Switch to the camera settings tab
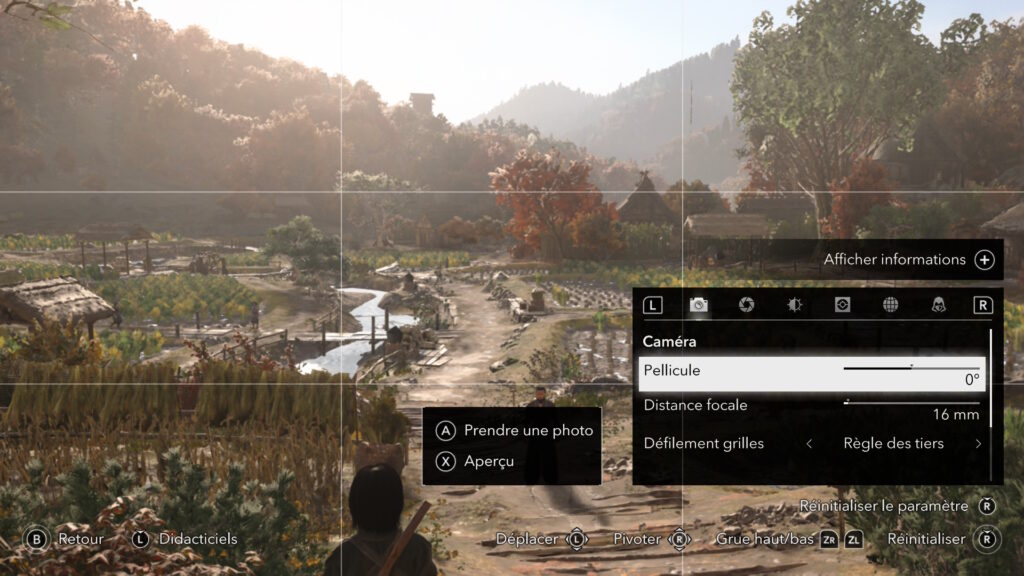1024x576 pixels. tap(699, 305)
